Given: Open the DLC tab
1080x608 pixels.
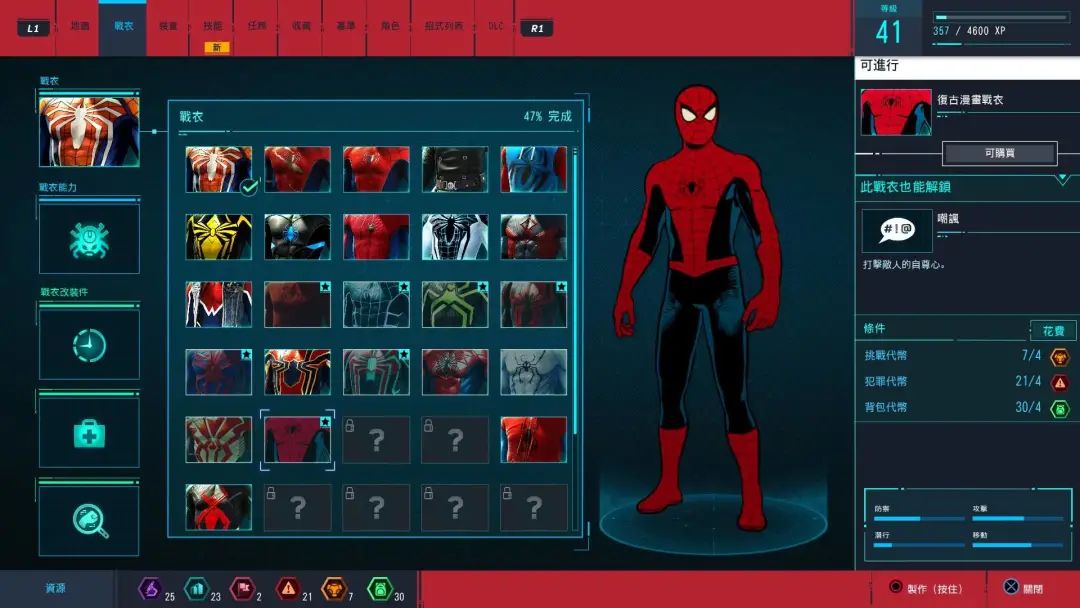Looking at the screenshot, I should pos(495,26).
